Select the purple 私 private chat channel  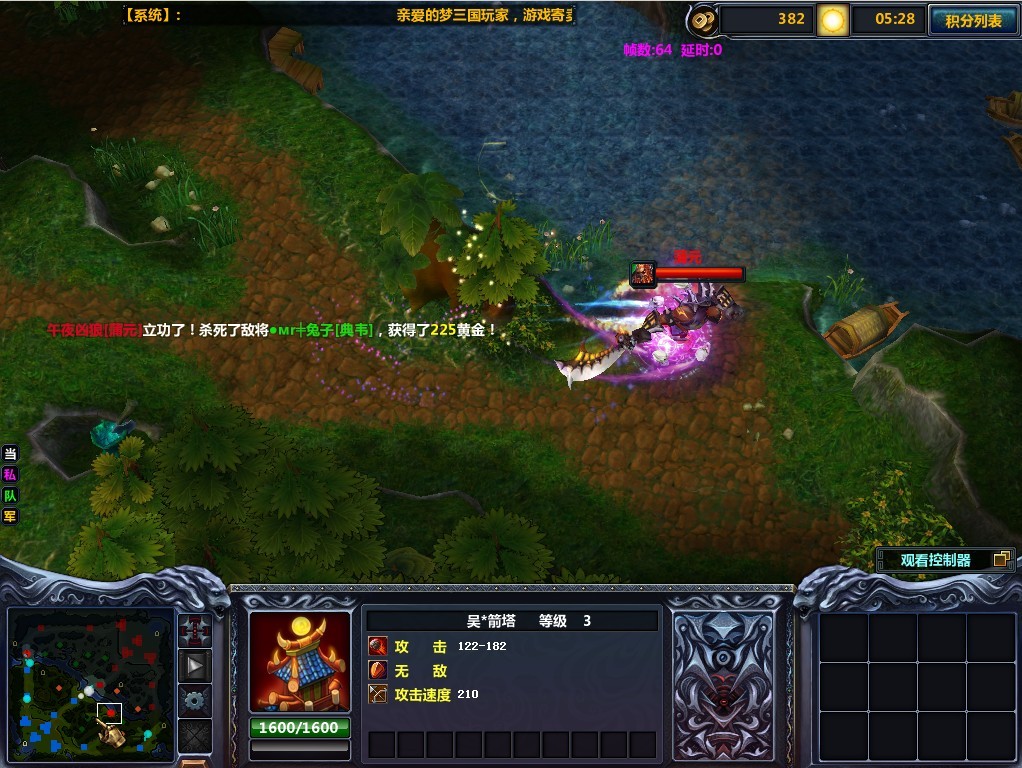10,475
